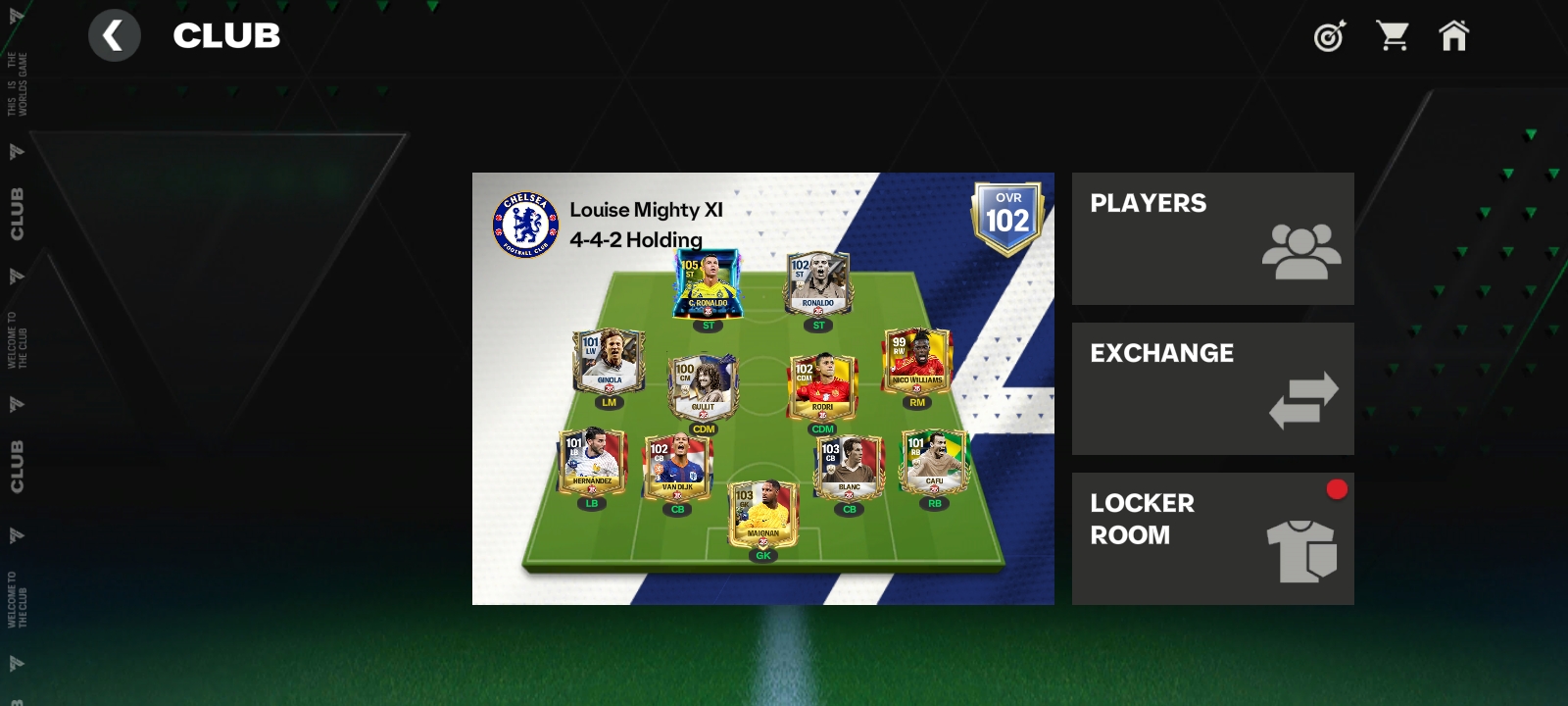Enter the Locker Room

coord(1212,538)
